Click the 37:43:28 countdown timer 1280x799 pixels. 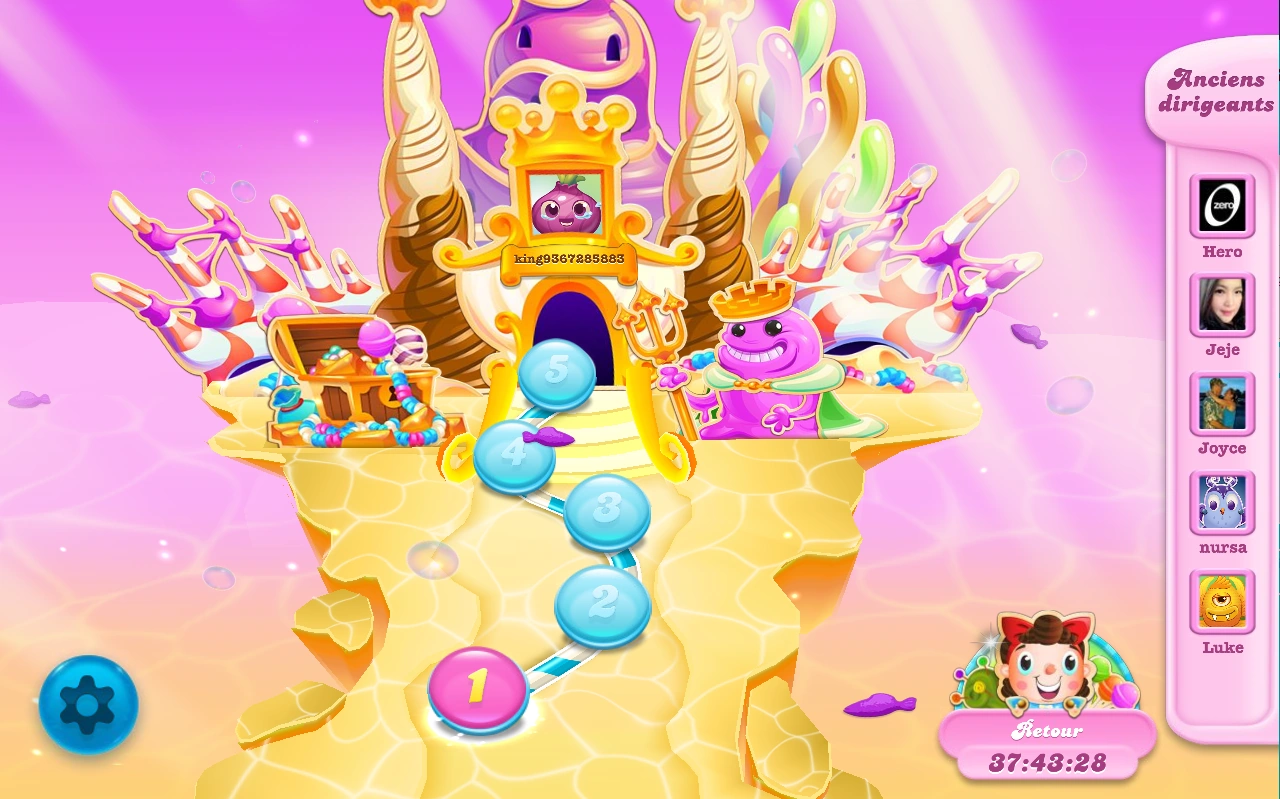[1048, 764]
